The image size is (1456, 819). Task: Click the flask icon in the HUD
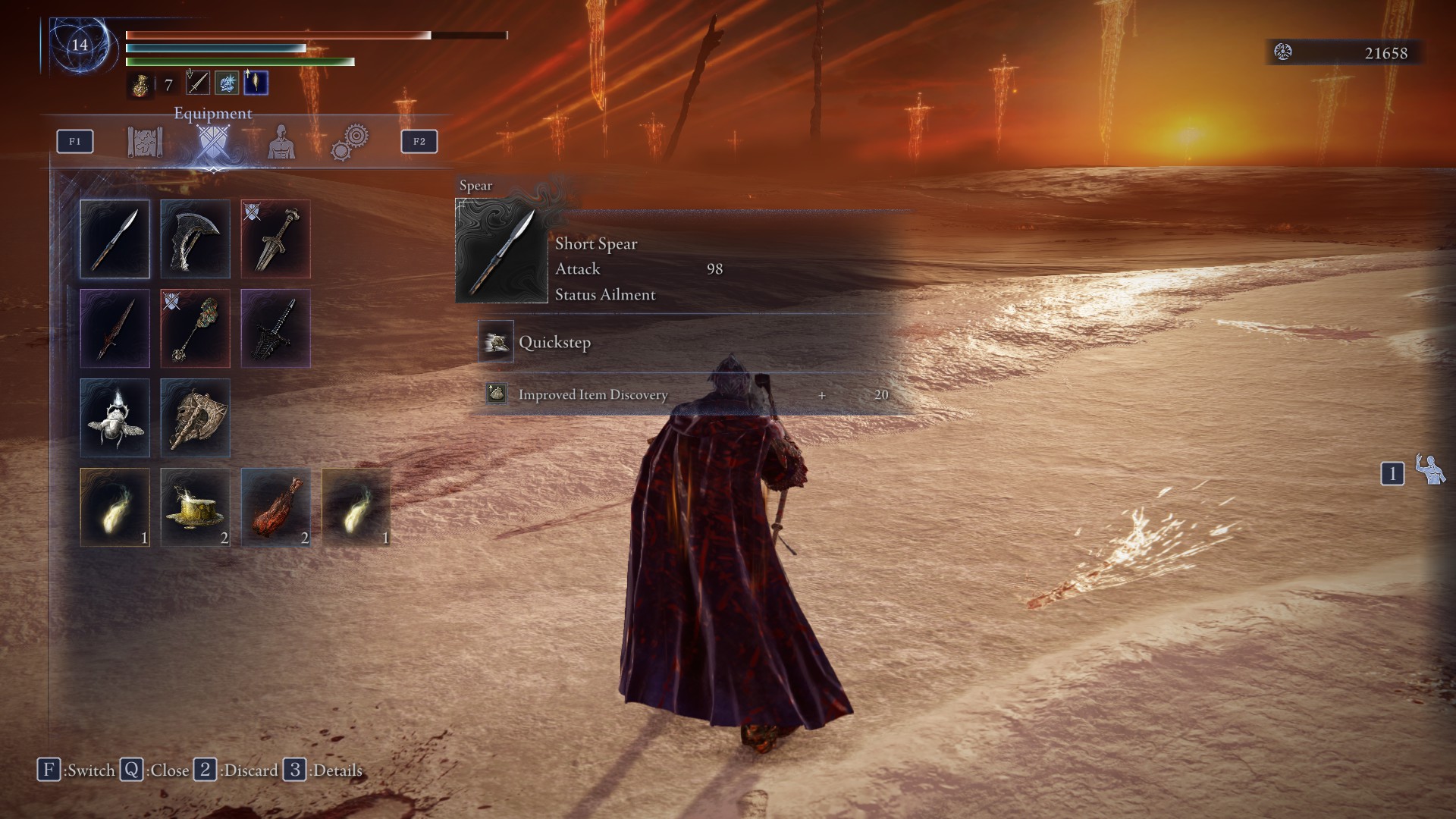[x=140, y=85]
